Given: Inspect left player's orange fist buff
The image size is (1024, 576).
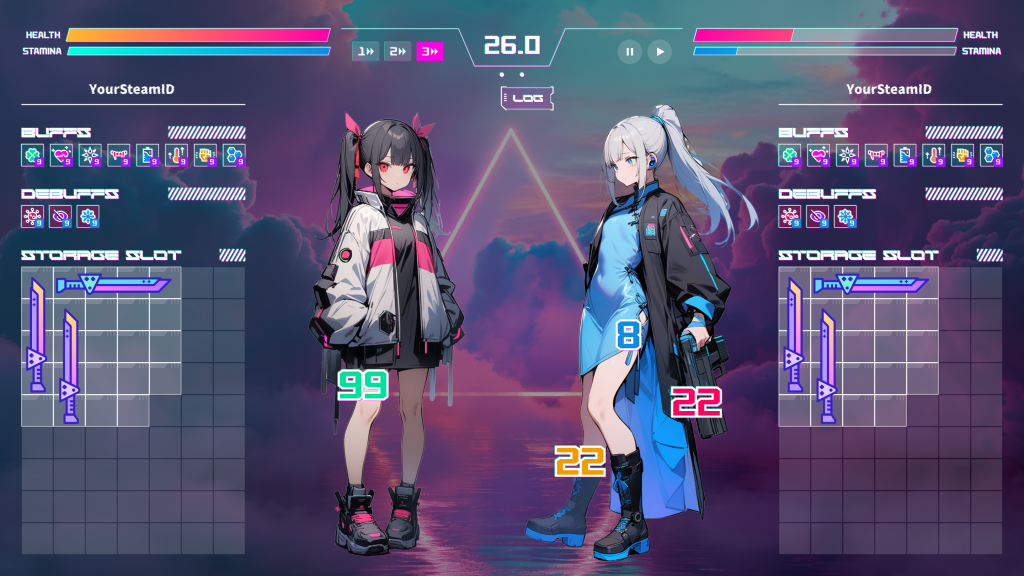Looking at the screenshot, I should pos(206,155).
